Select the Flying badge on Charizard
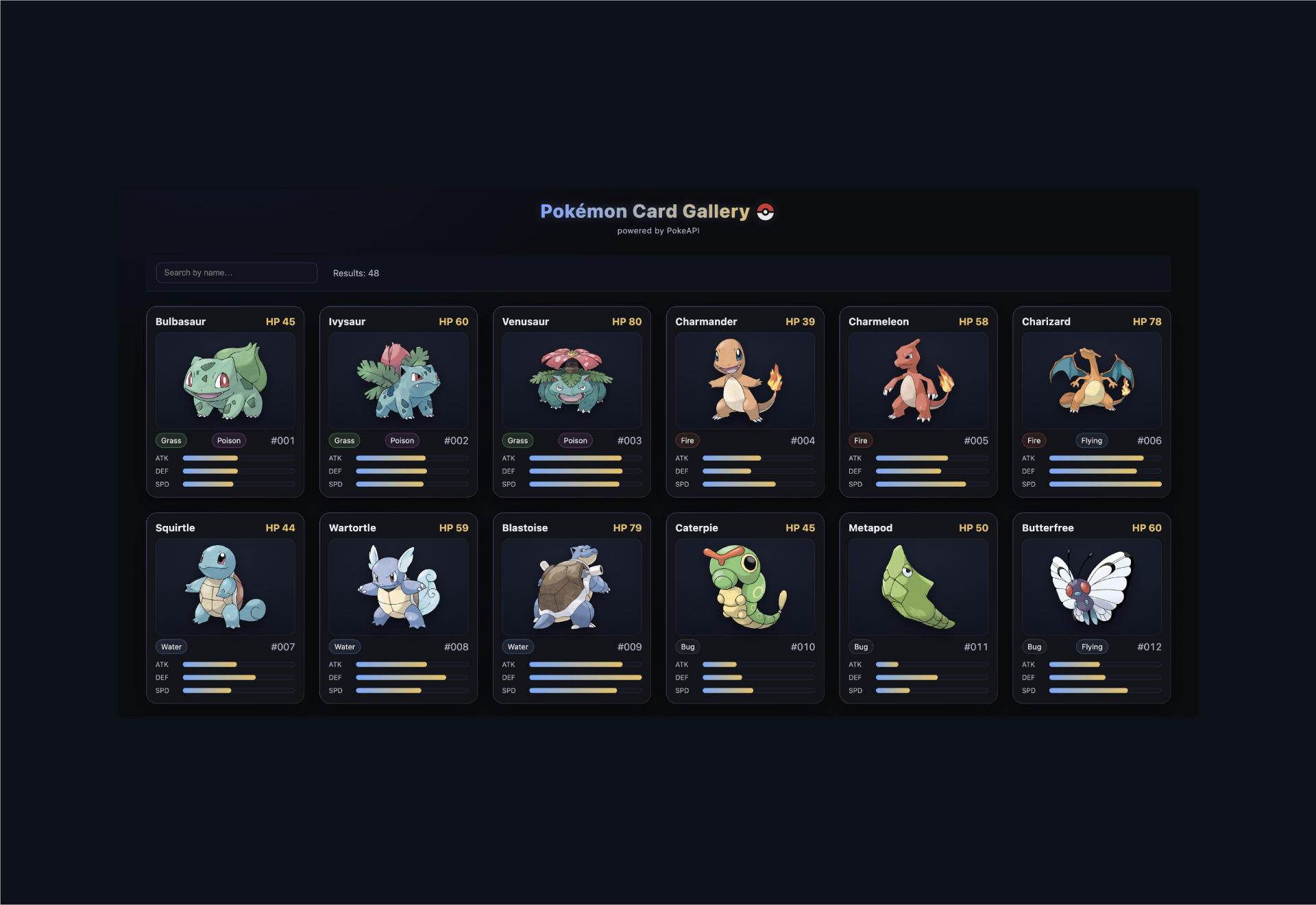This screenshot has width=1316, height=905. [x=1091, y=440]
